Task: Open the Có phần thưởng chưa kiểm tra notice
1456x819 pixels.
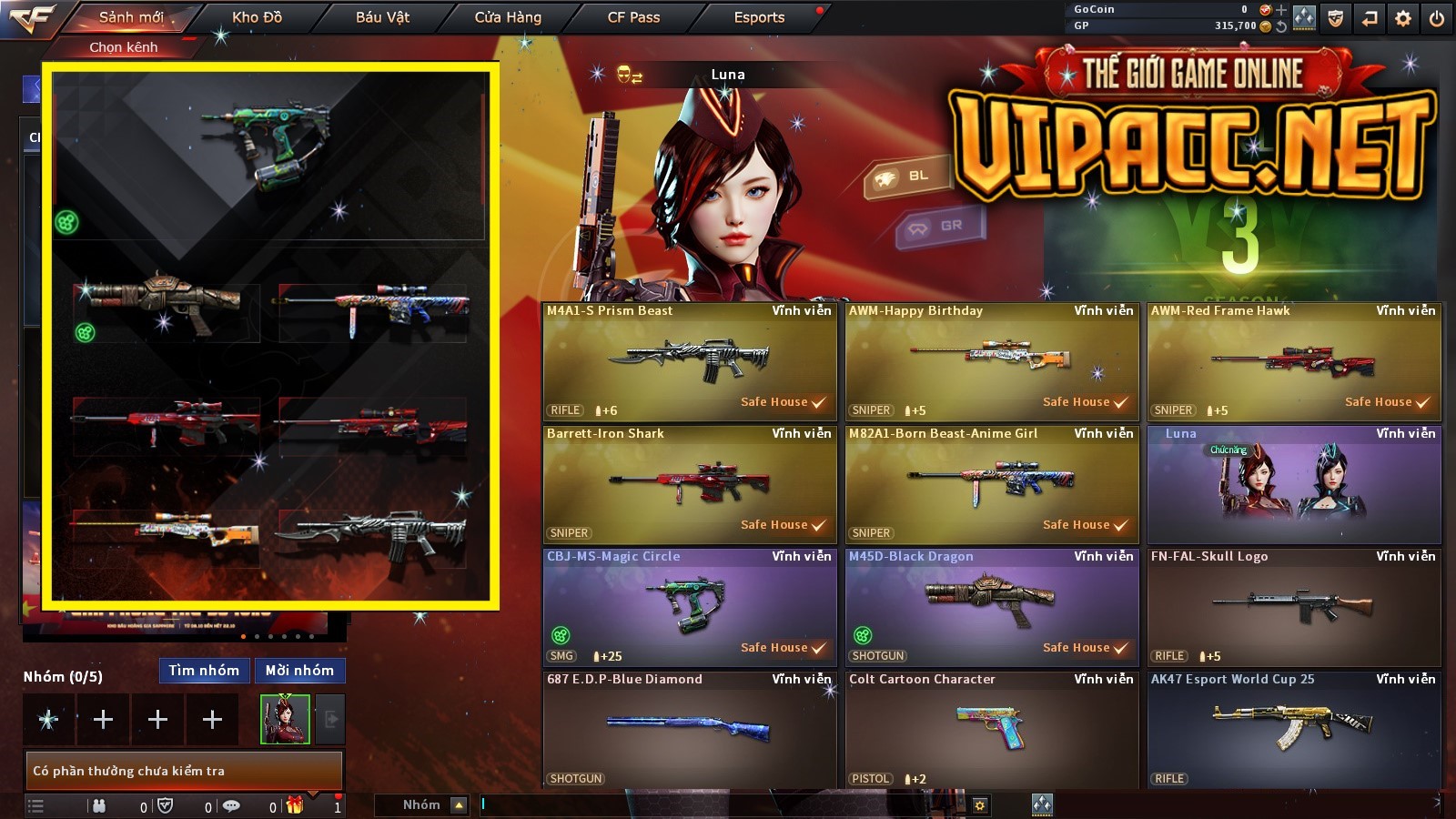Action: pyautogui.click(x=183, y=771)
